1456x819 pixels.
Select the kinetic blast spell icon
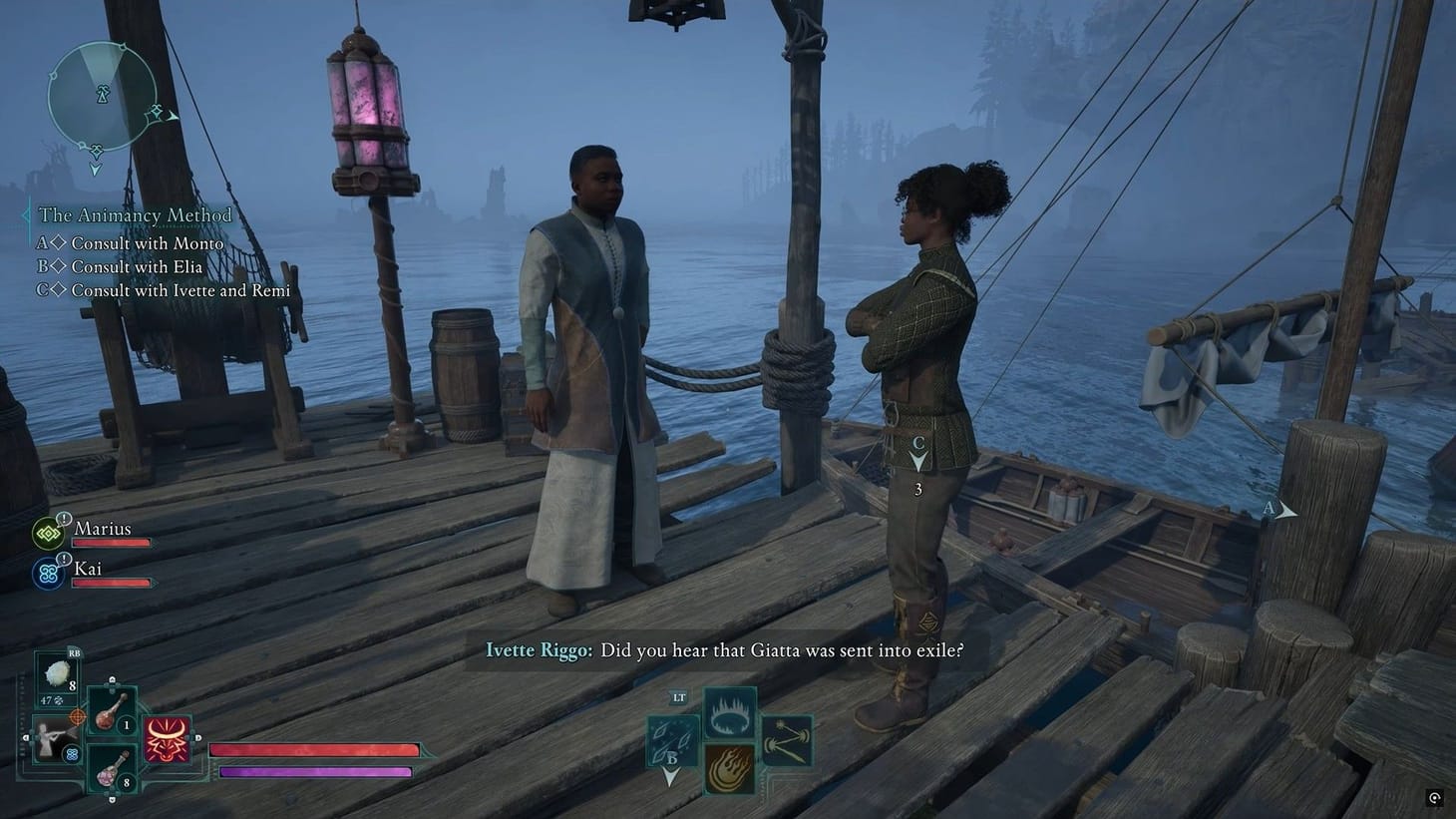[x=786, y=741]
